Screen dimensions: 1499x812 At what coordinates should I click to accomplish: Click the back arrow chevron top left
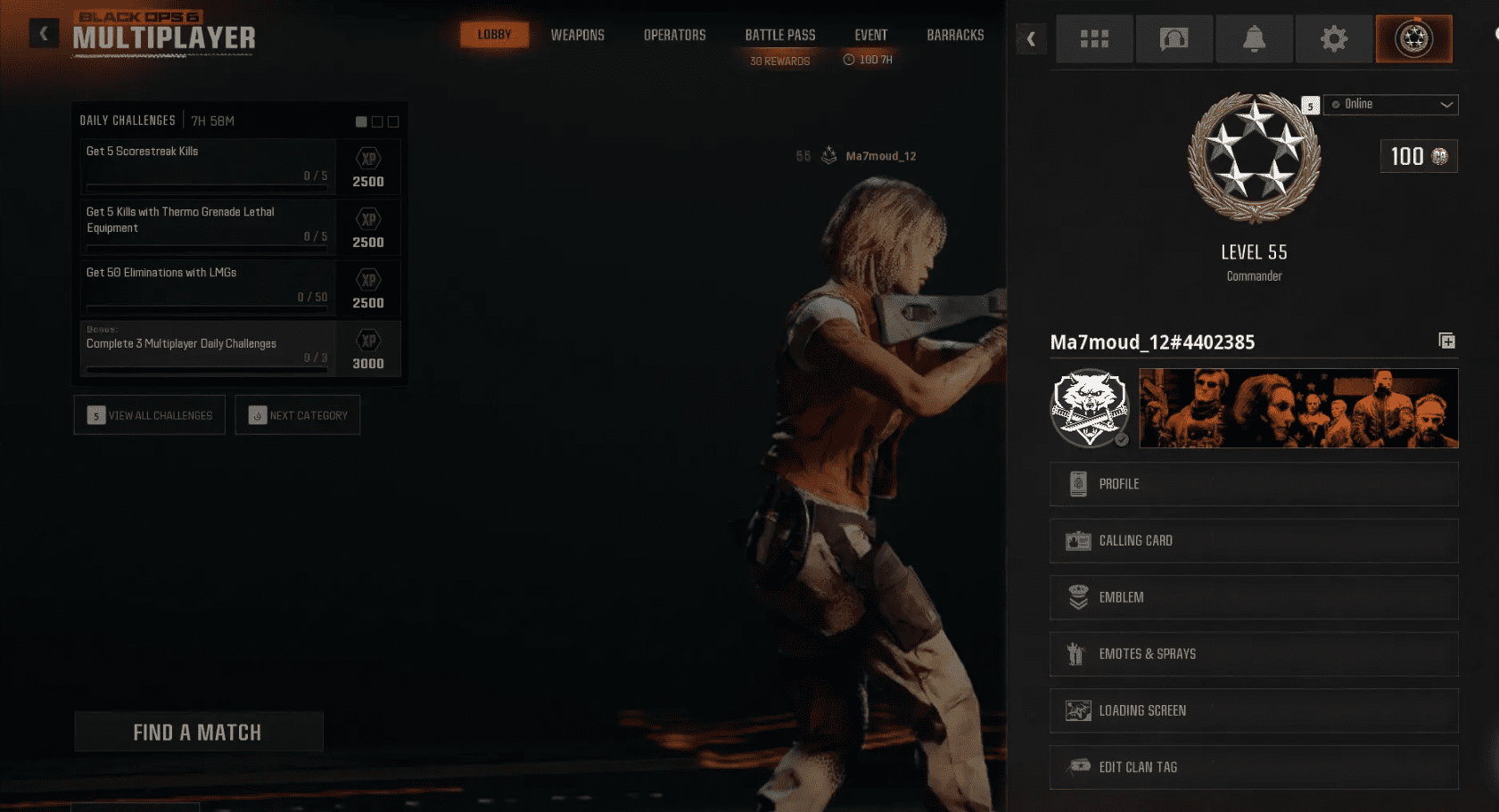pyautogui.click(x=43, y=33)
